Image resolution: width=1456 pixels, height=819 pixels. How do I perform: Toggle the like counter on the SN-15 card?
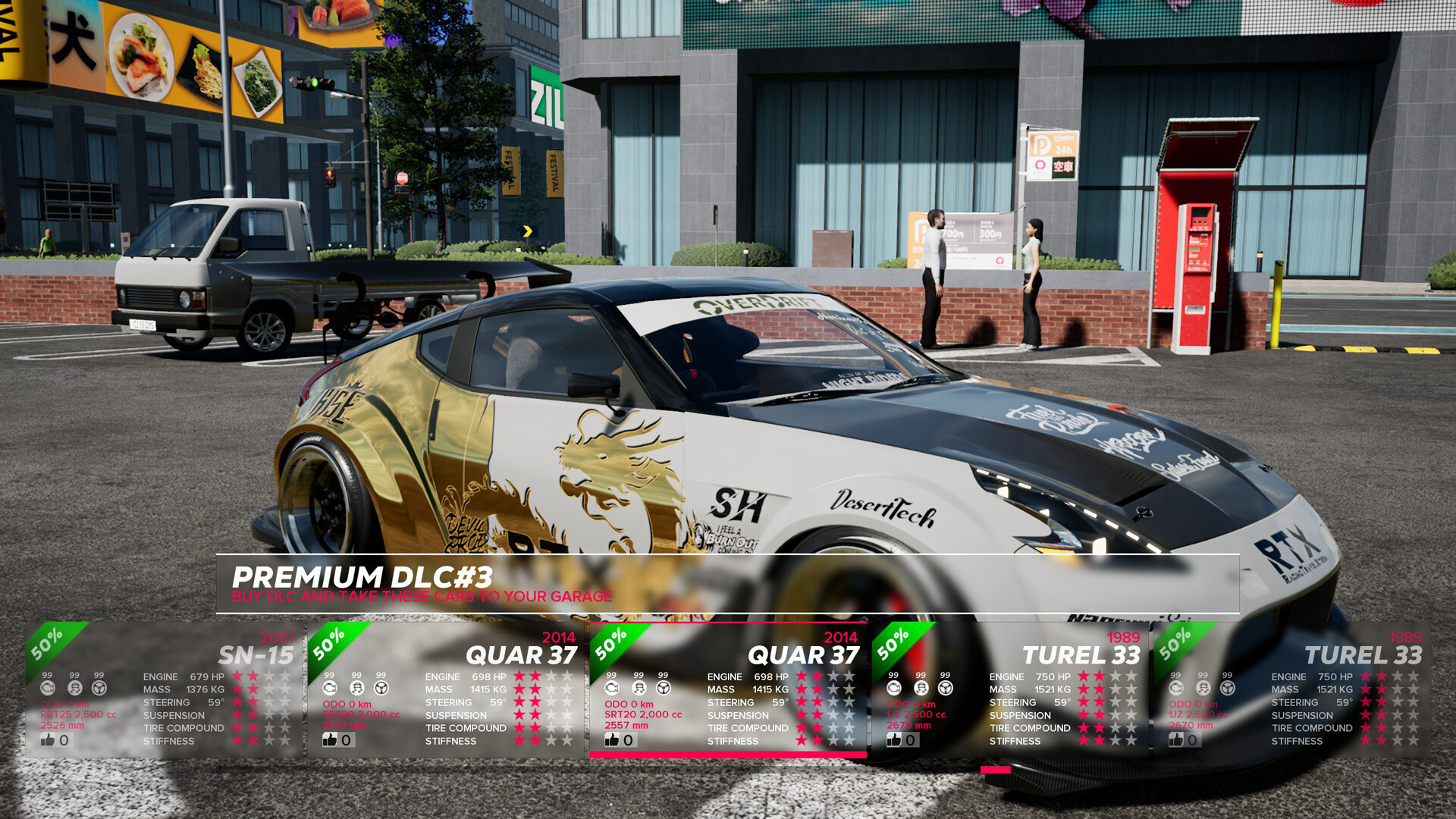(50, 739)
